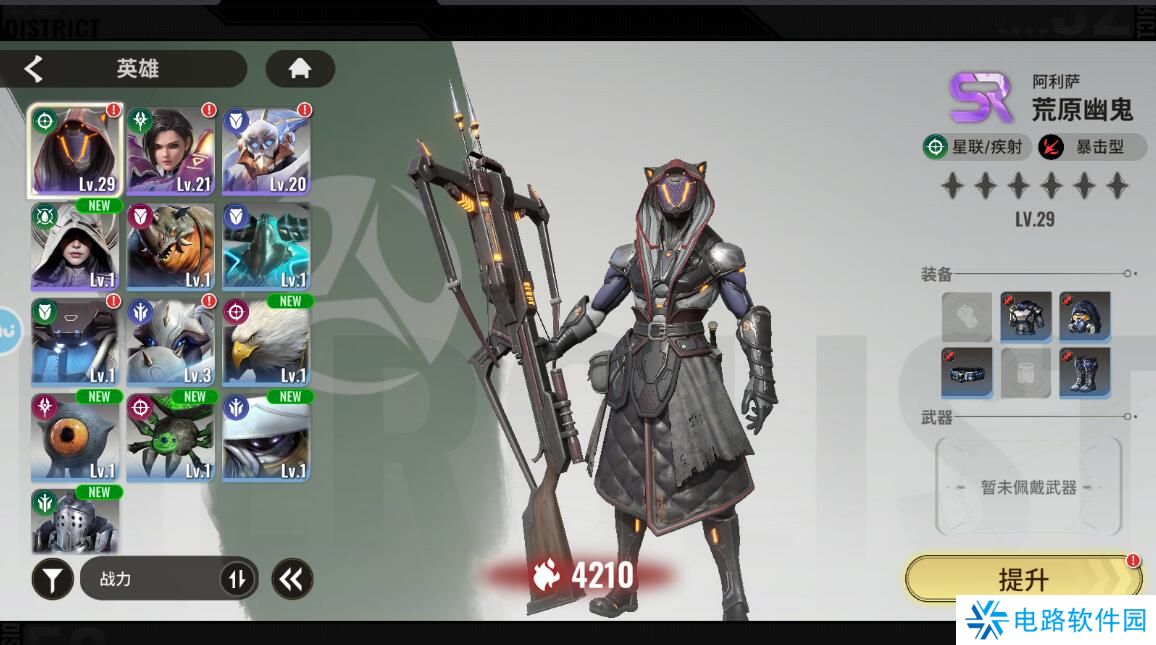Select the green spider hero portrait
The width and height of the screenshot is (1156, 645).
(x=170, y=438)
